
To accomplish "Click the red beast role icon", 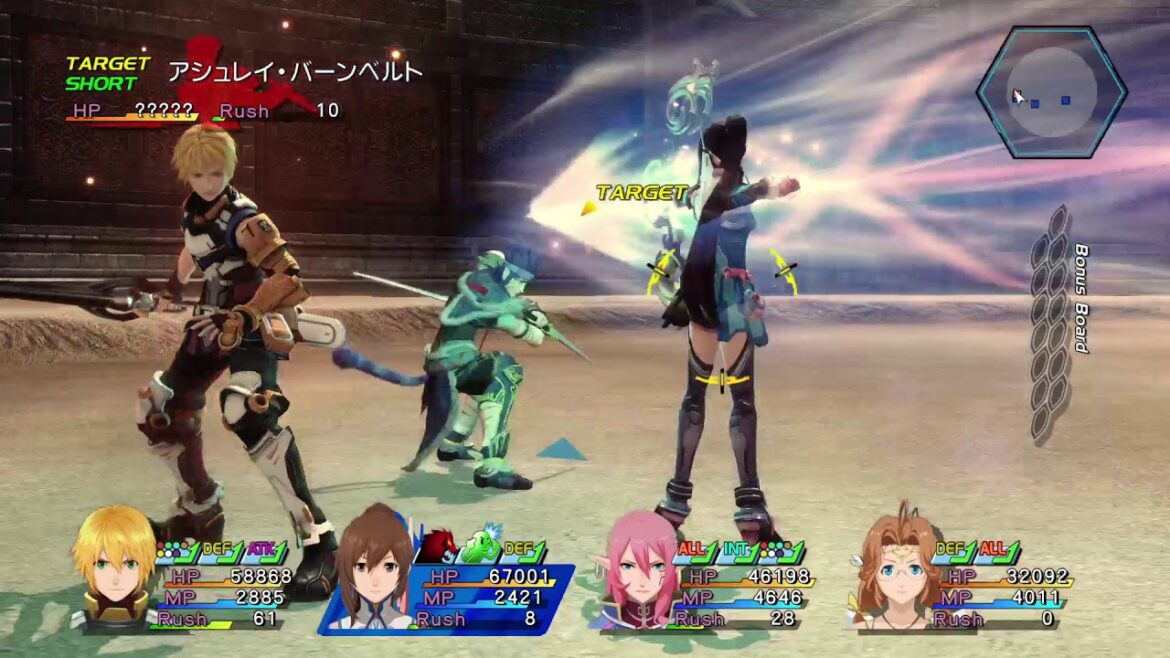I will 437,546.
